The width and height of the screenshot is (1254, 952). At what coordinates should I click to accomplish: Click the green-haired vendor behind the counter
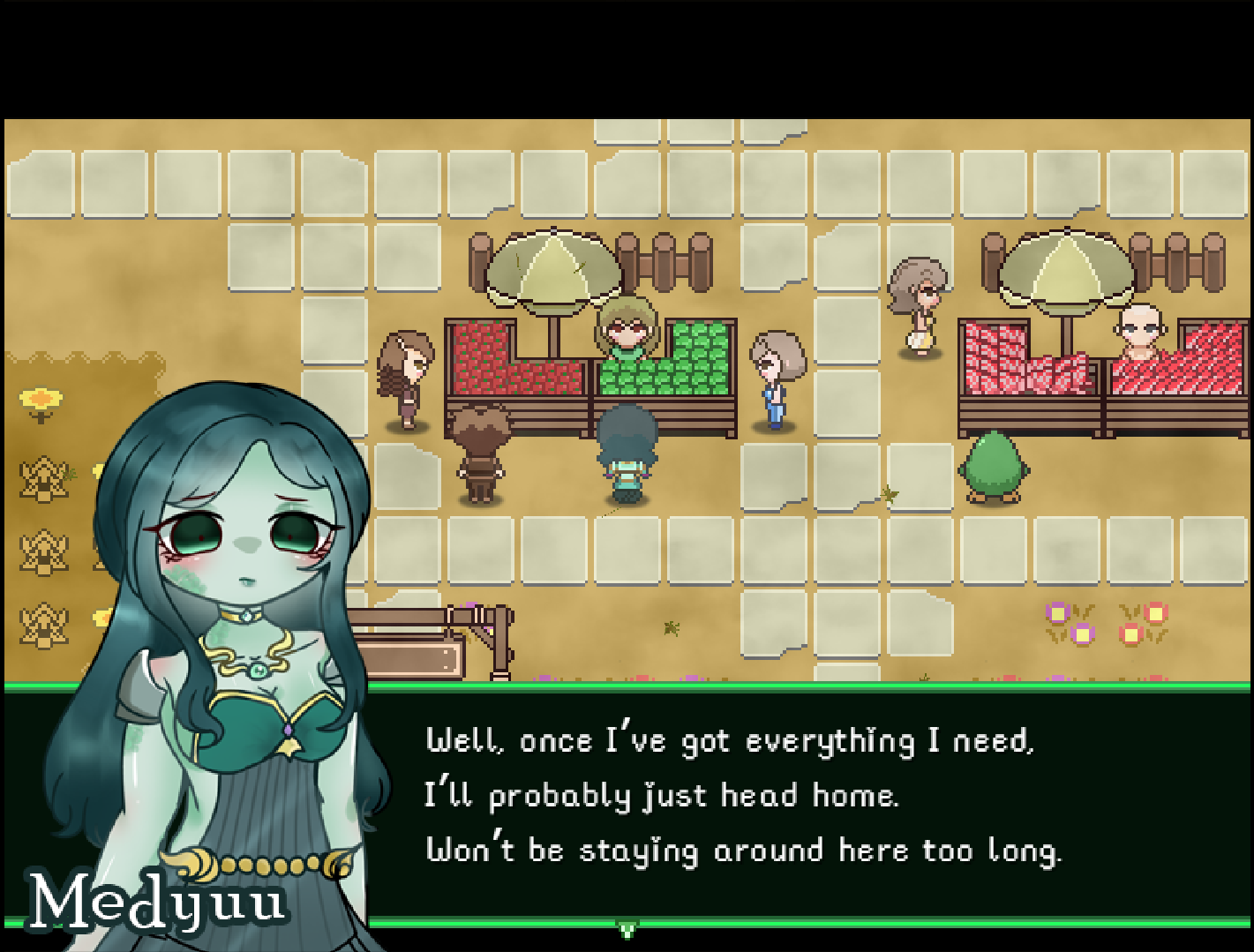(x=628, y=331)
